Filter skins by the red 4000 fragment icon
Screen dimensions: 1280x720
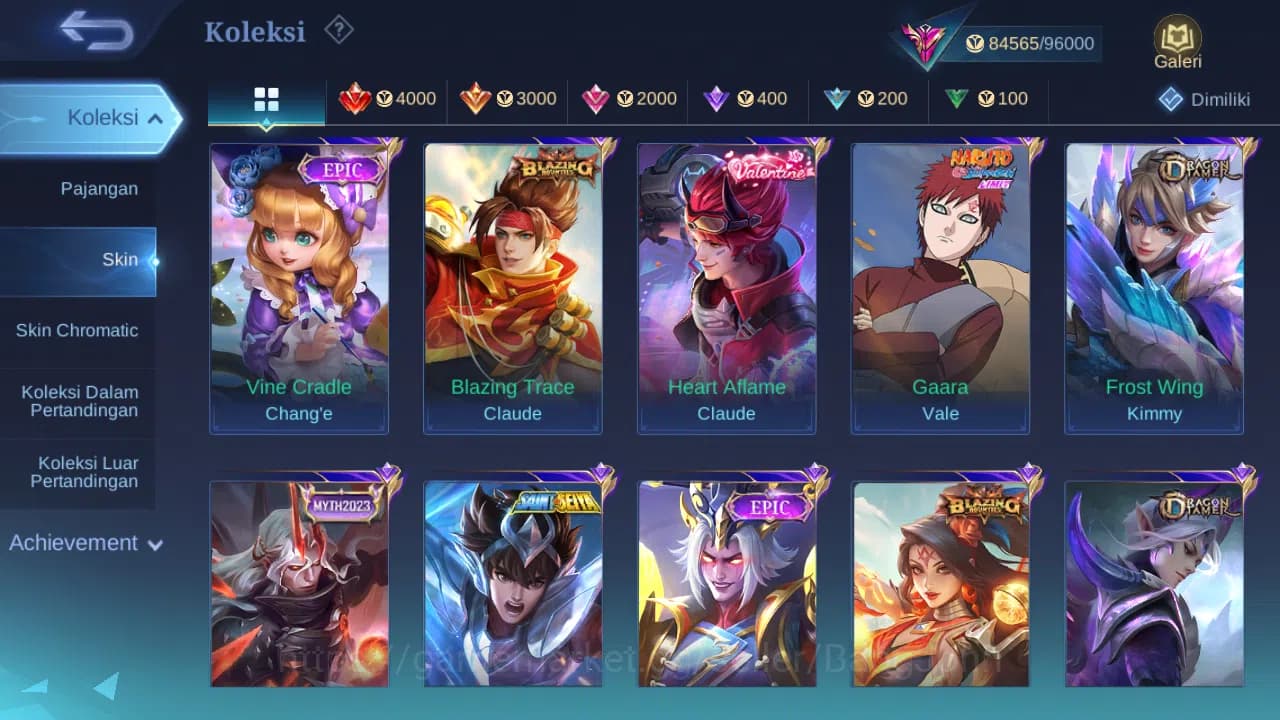[x=388, y=99]
